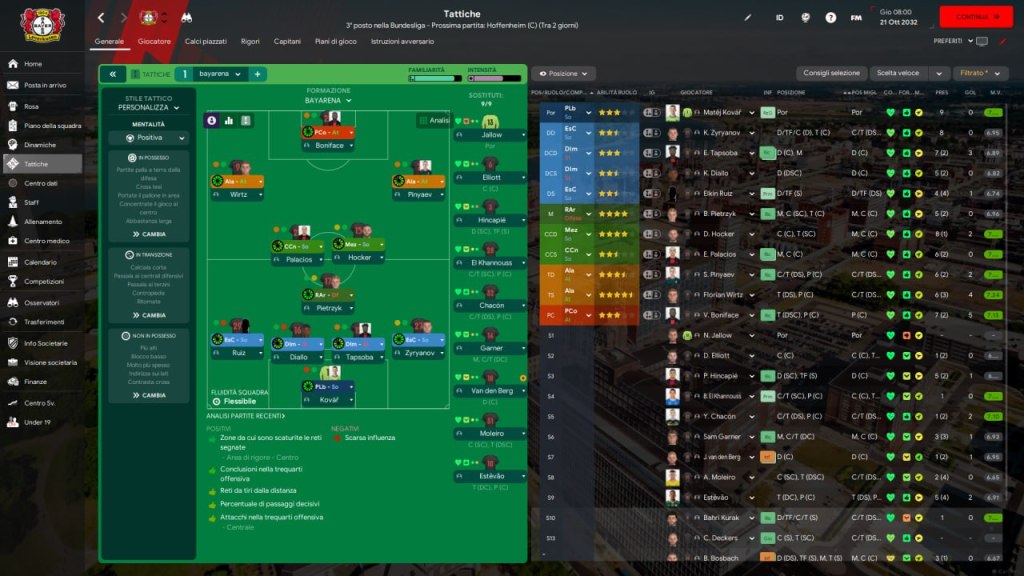
Task: Switch to the Giocatore tab
Action: coord(154,42)
